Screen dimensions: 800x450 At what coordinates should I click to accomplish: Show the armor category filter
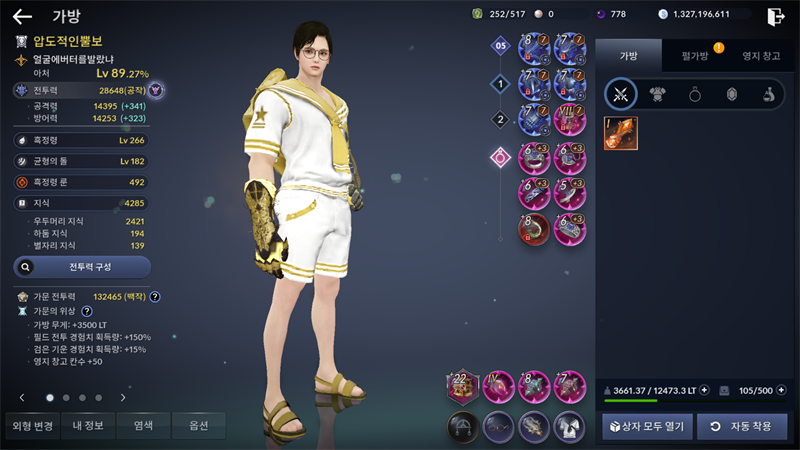tap(658, 95)
